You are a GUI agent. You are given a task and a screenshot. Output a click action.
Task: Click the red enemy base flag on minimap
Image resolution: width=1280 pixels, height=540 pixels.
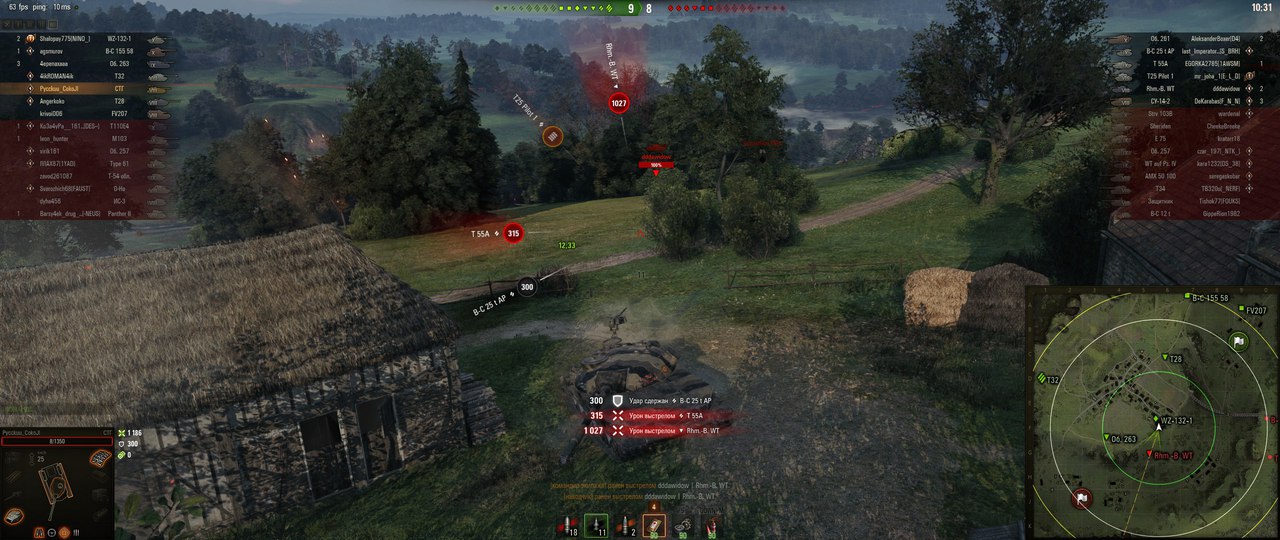pos(1082,497)
